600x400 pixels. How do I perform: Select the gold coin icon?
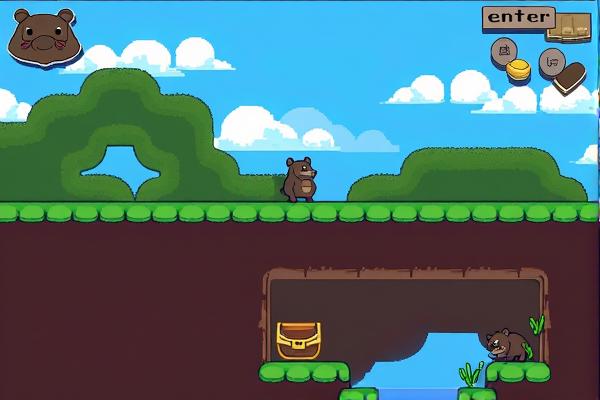518,70
